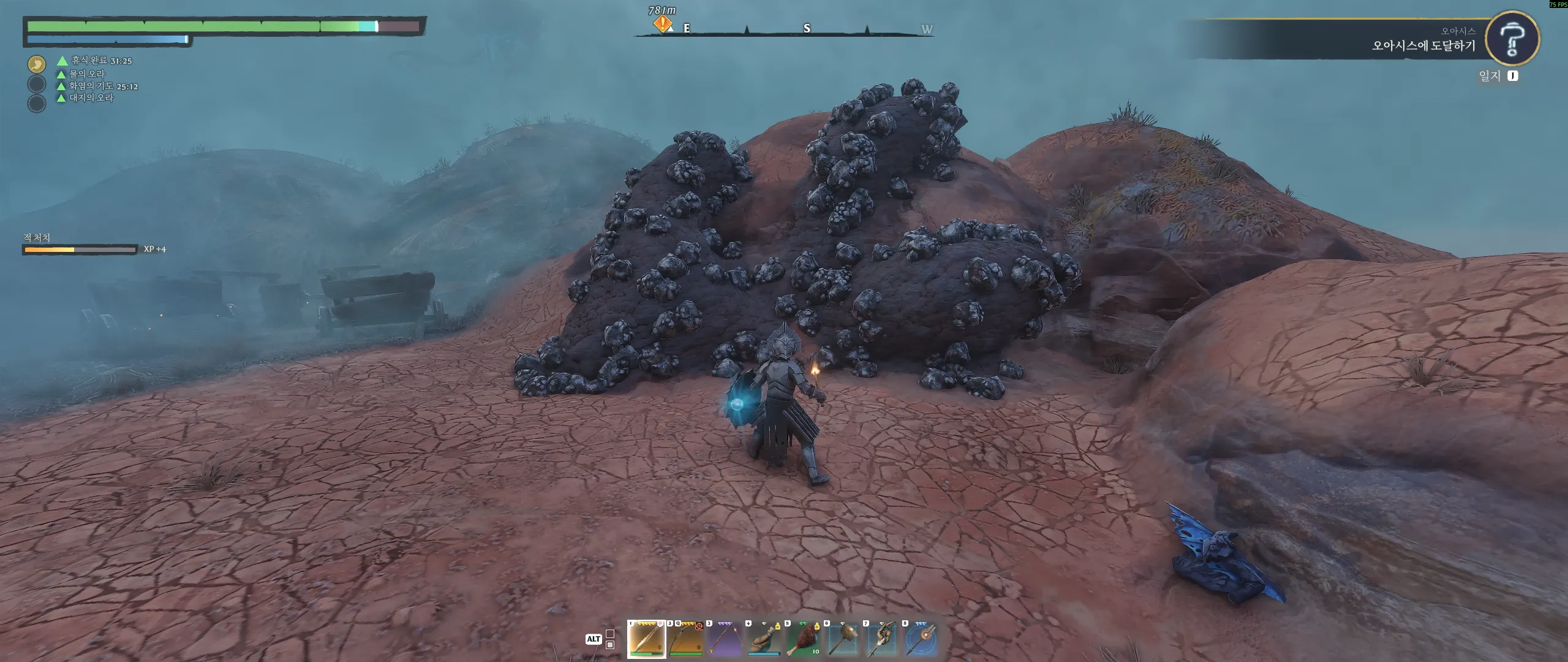Click the orange quest marker on the compass
1568x662 pixels.
(662, 24)
